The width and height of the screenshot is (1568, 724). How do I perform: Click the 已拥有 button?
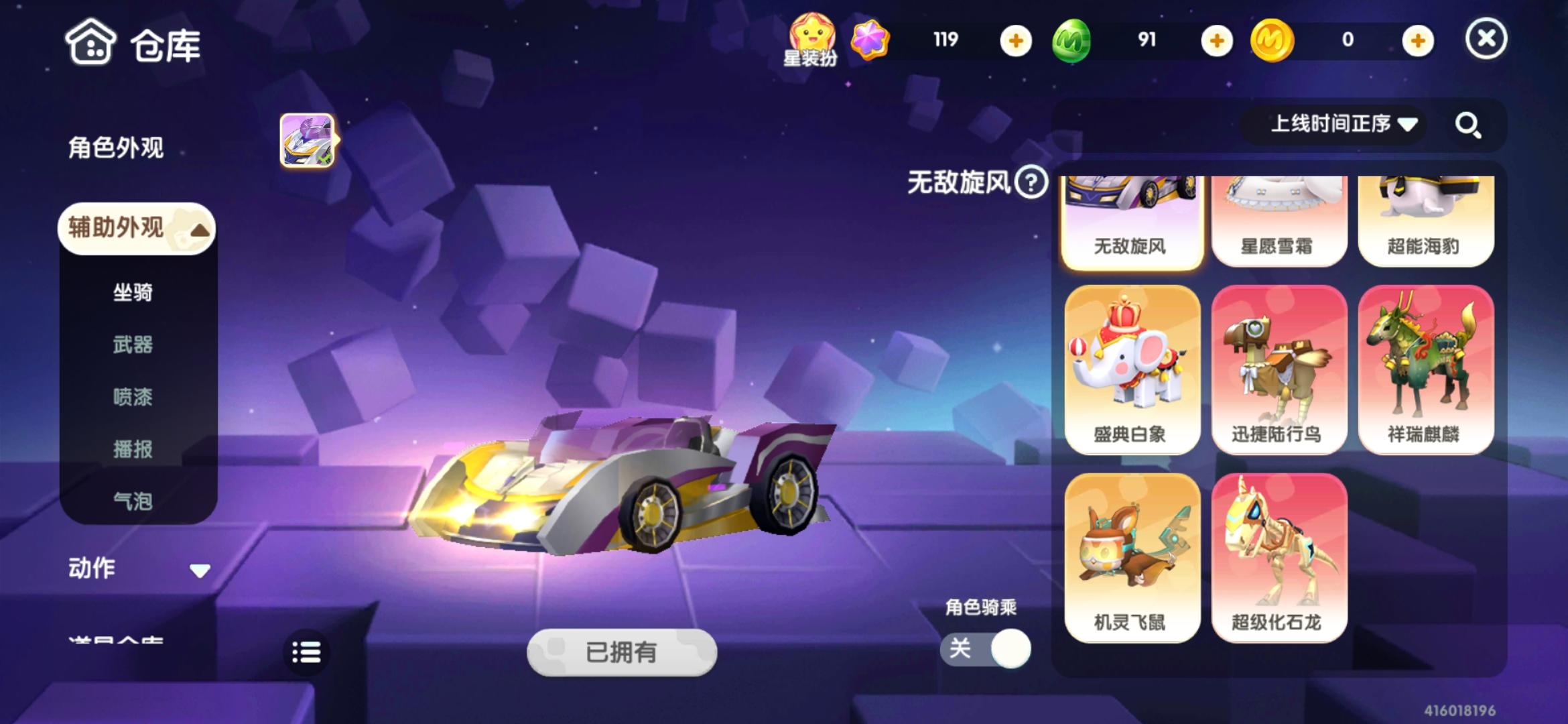coord(620,652)
